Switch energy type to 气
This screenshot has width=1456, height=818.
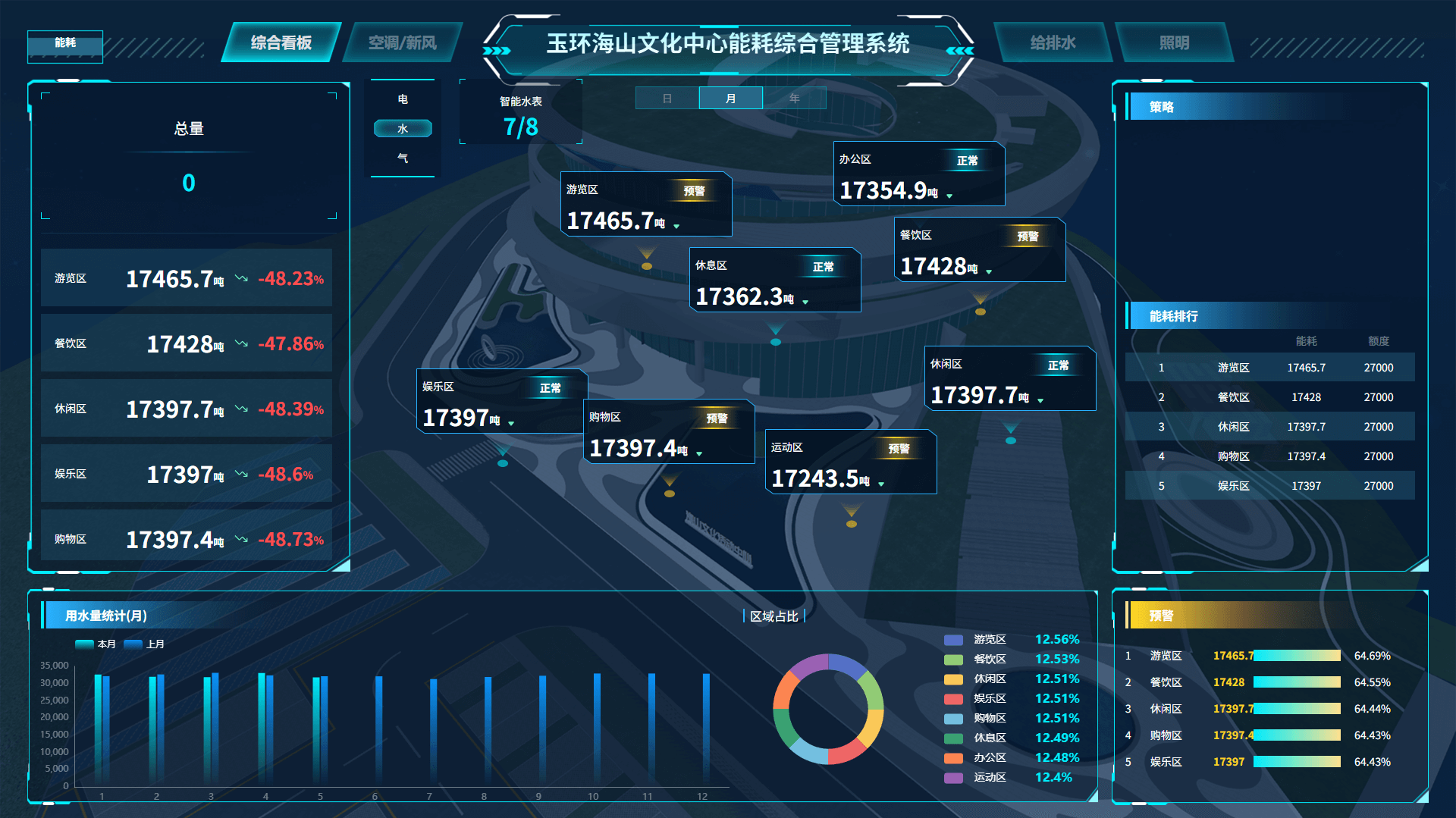pos(403,158)
